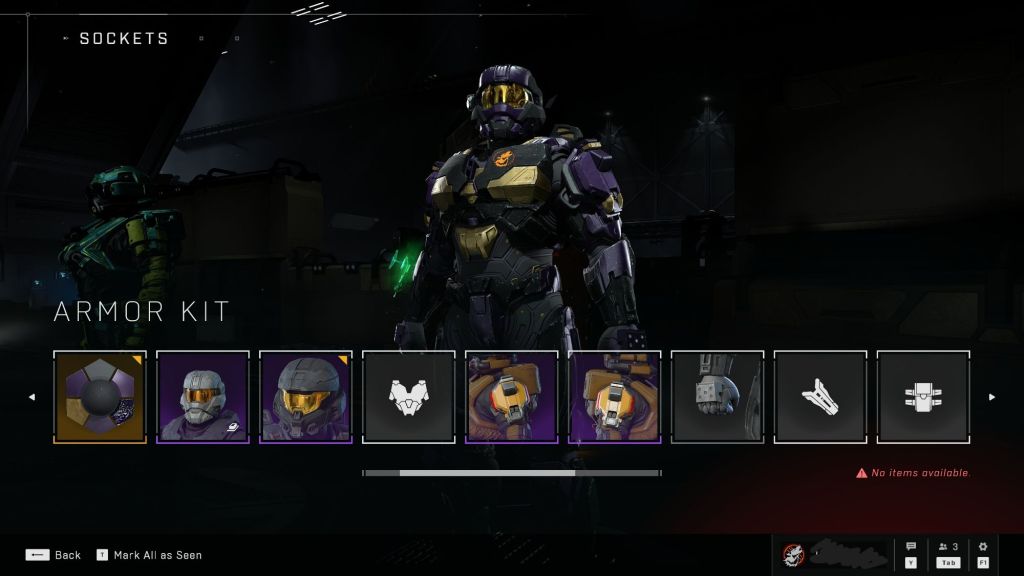The height and width of the screenshot is (576, 1024).
Task: Open the chest plate socket
Action: coord(408,397)
